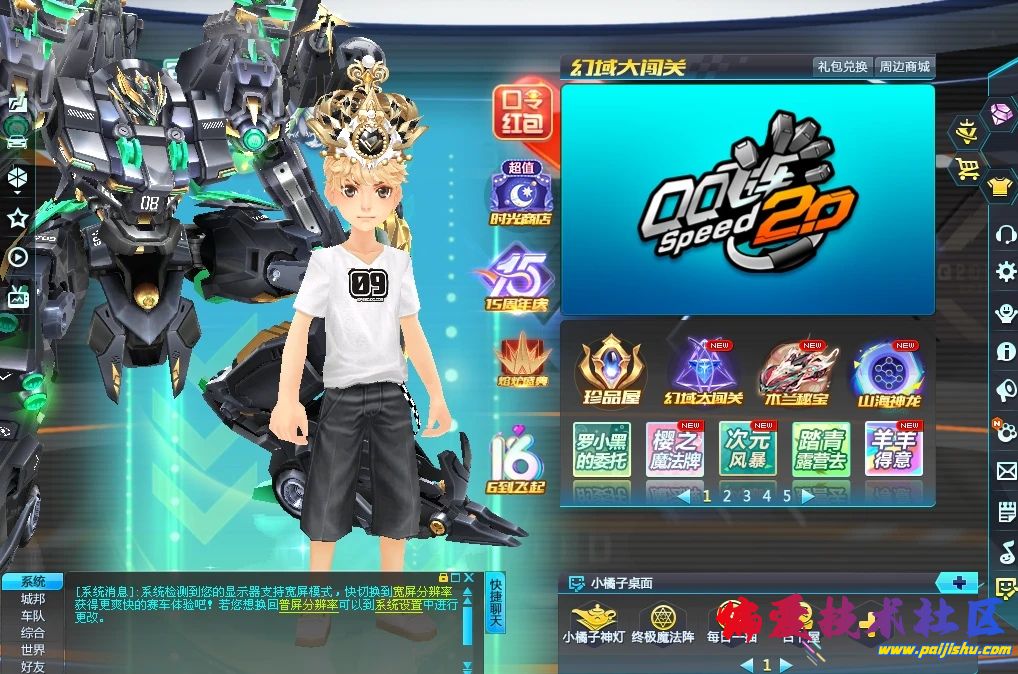This screenshot has height=674, width=1018.
Task: Open the 小橘子神灯 lamp icon
Action: pos(593,624)
